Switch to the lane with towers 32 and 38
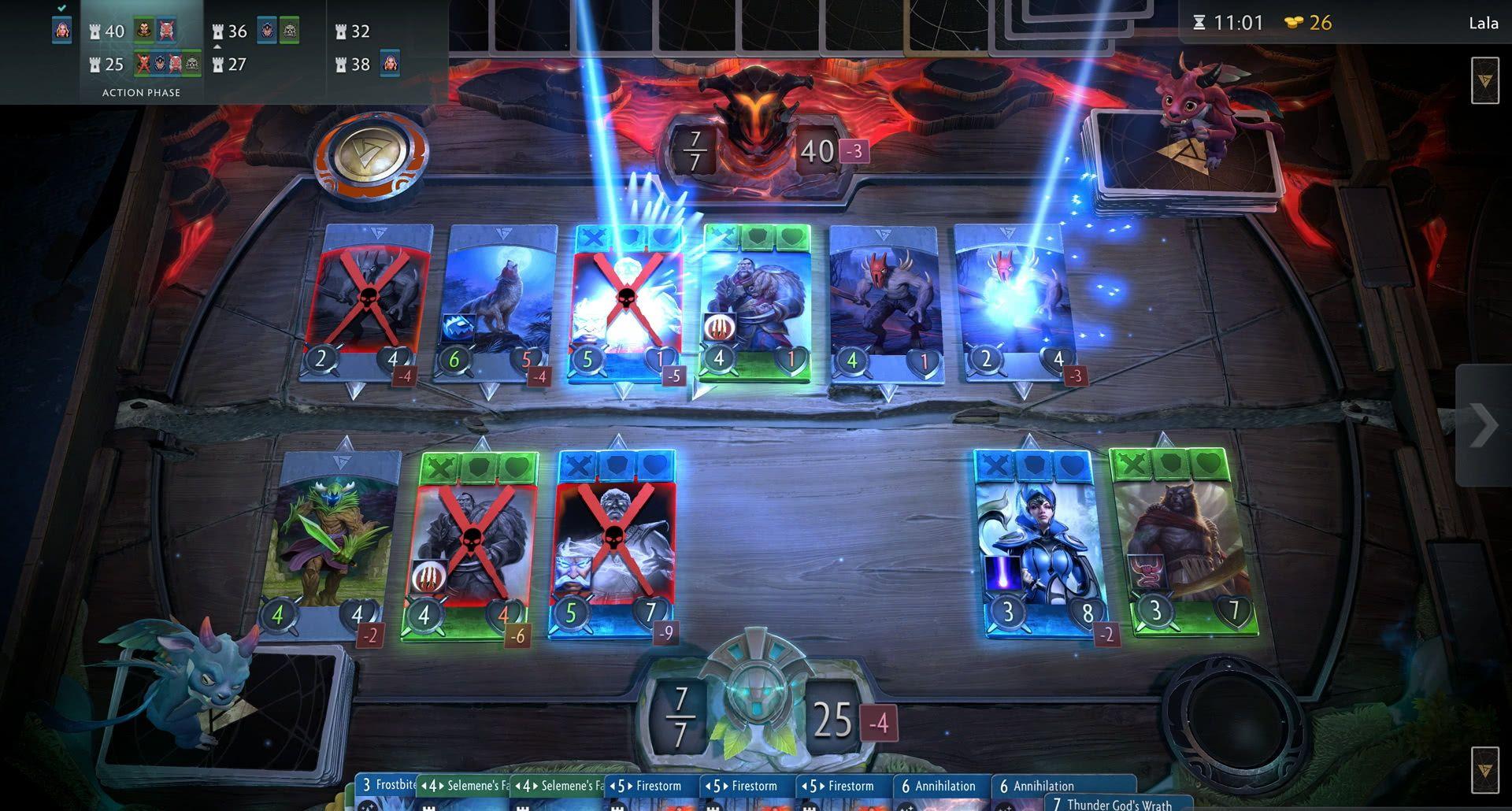 click(368, 47)
